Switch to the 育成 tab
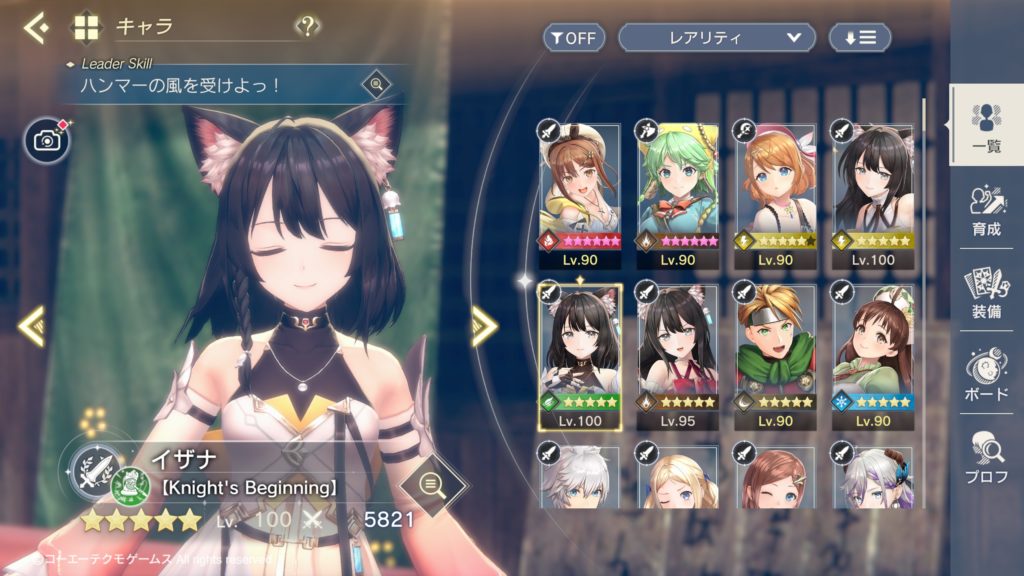Screen dimensions: 1024x576 coord(985,210)
